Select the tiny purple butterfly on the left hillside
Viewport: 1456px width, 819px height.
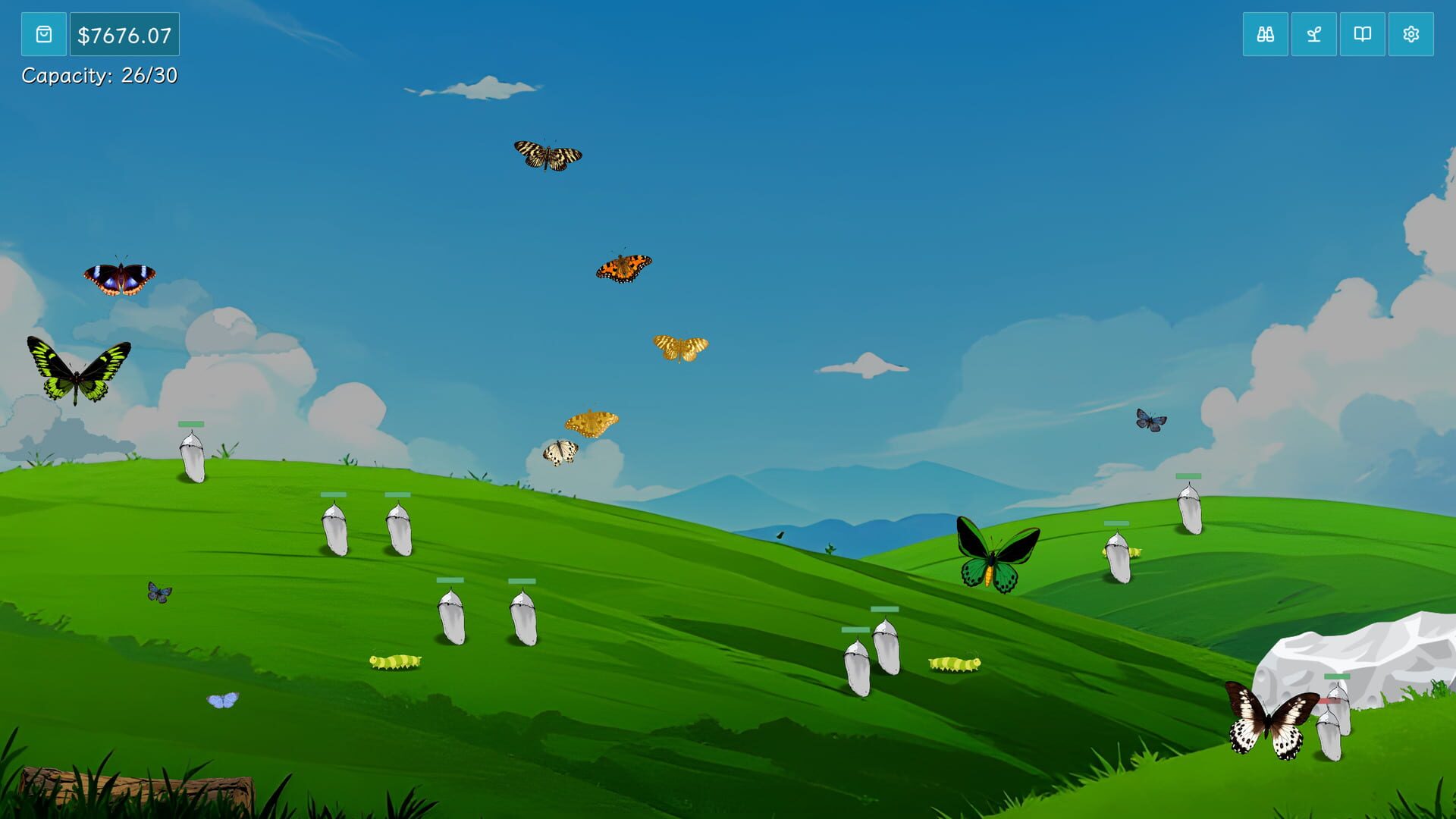click(158, 594)
